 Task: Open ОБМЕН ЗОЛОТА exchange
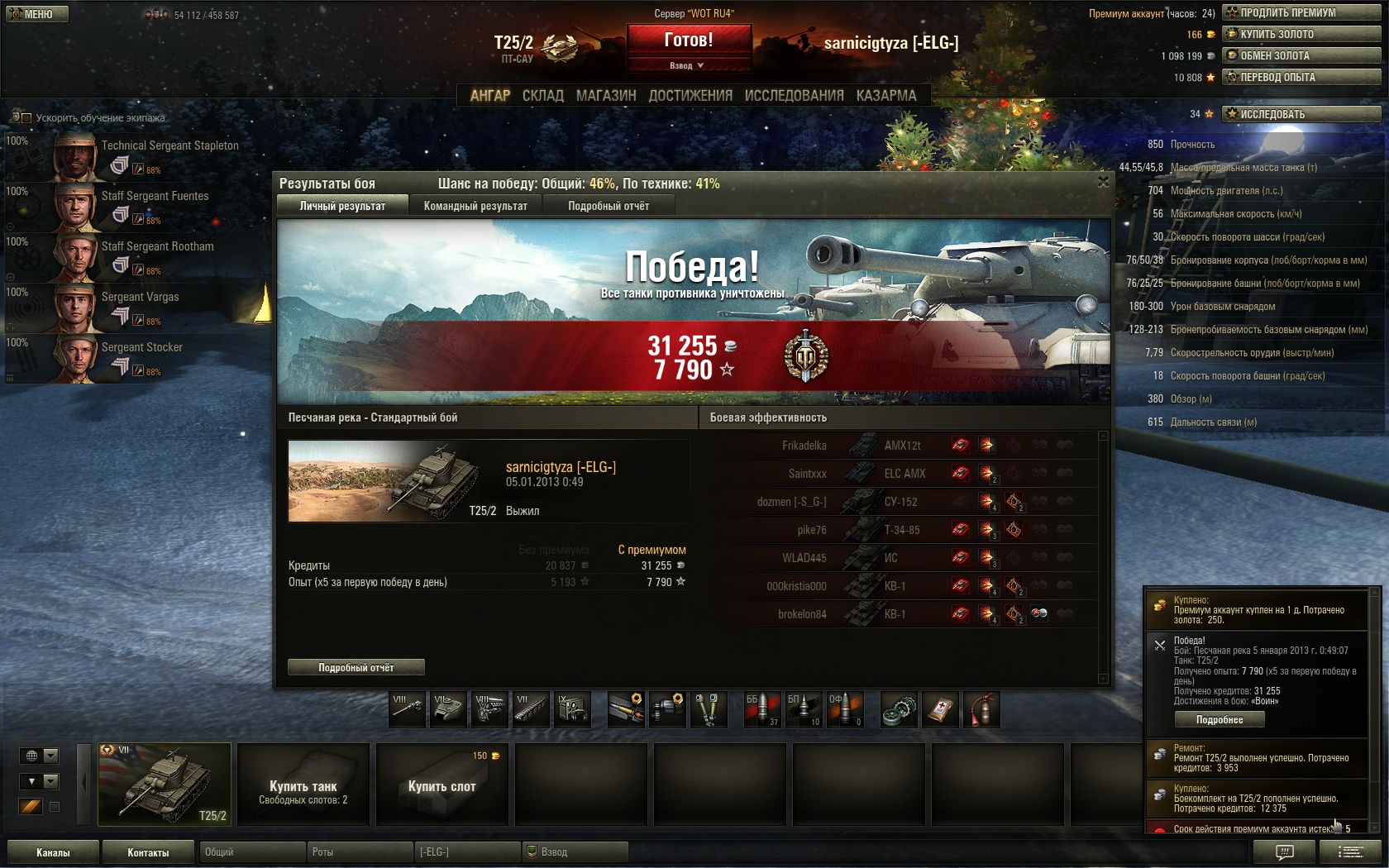pos(1301,55)
